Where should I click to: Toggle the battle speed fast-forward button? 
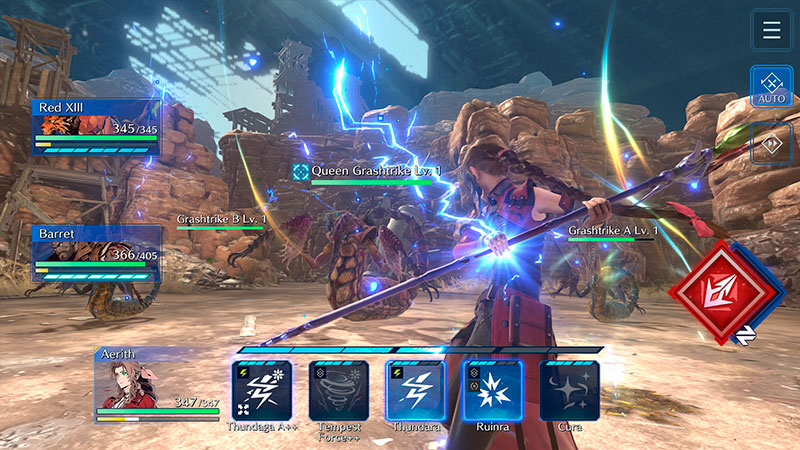(771, 143)
